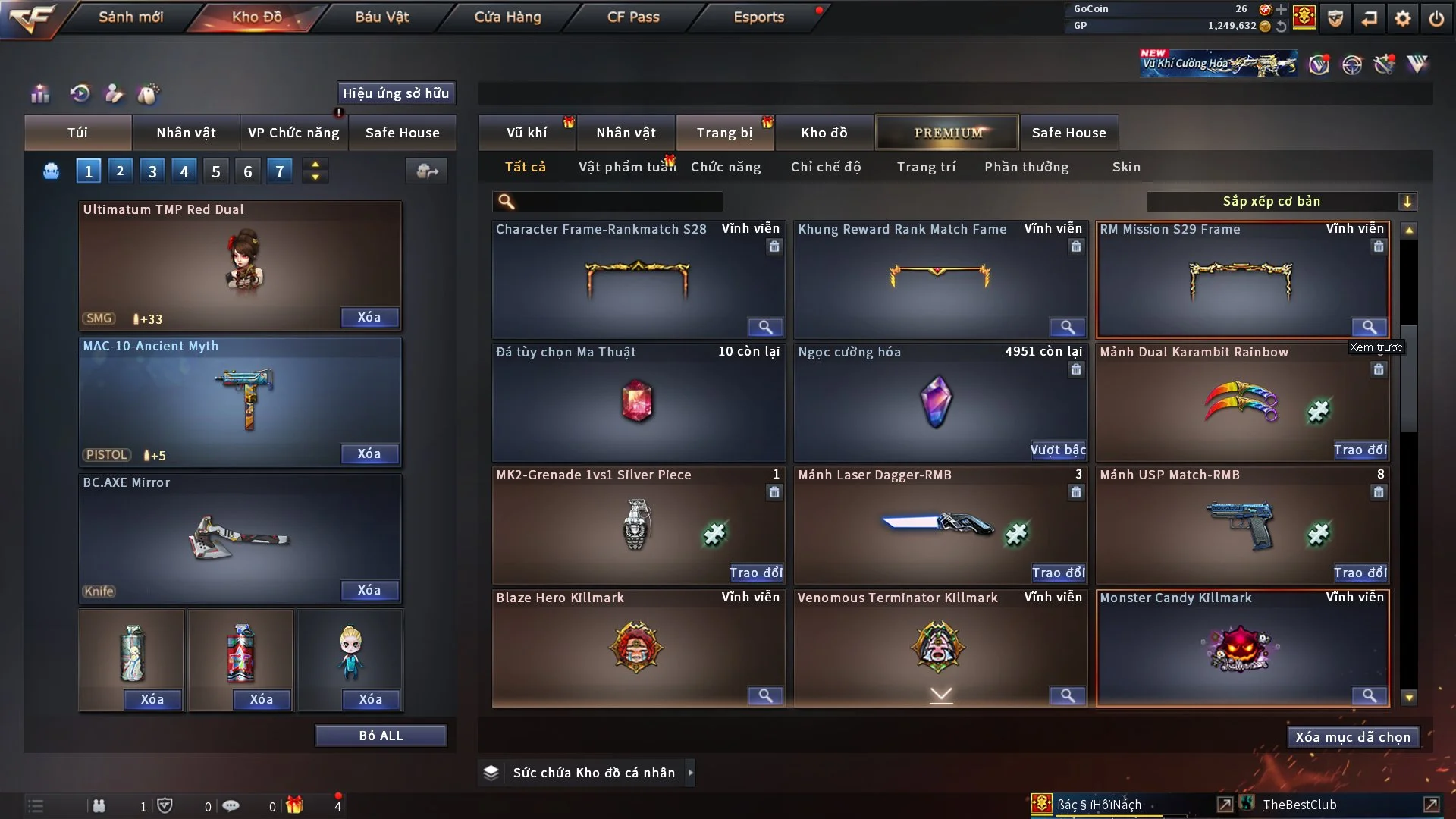Expand Sức chứa Kho đồ cá nhân section
This screenshot has height=819, width=1456.
click(691, 772)
